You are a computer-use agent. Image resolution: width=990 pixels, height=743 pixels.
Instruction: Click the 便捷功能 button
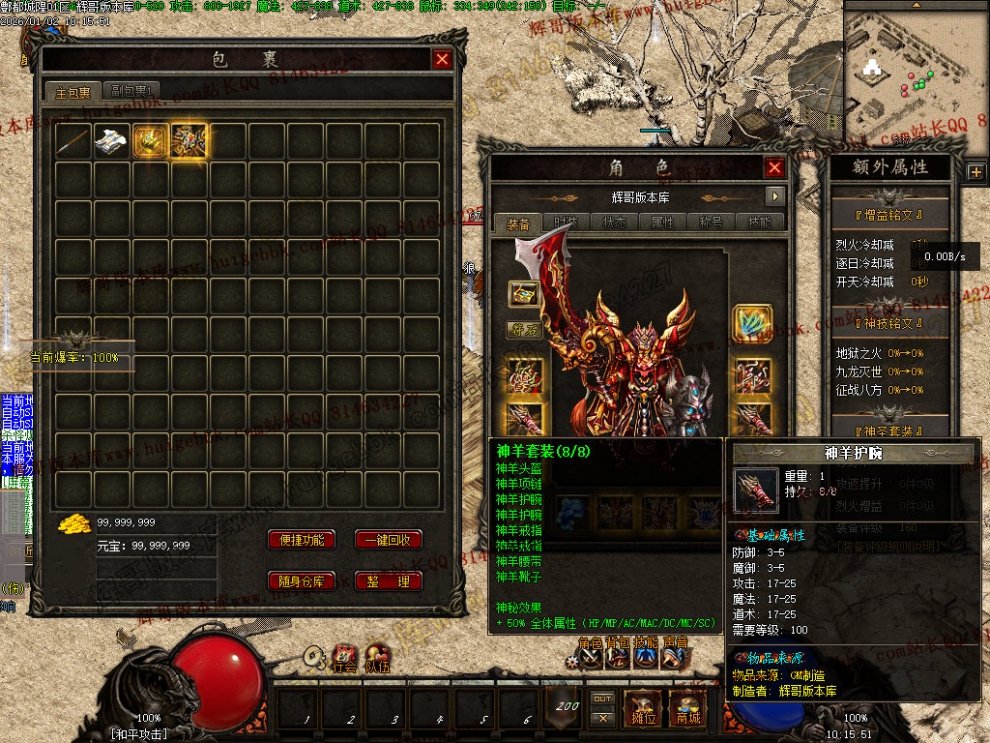[x=301, y=540]
